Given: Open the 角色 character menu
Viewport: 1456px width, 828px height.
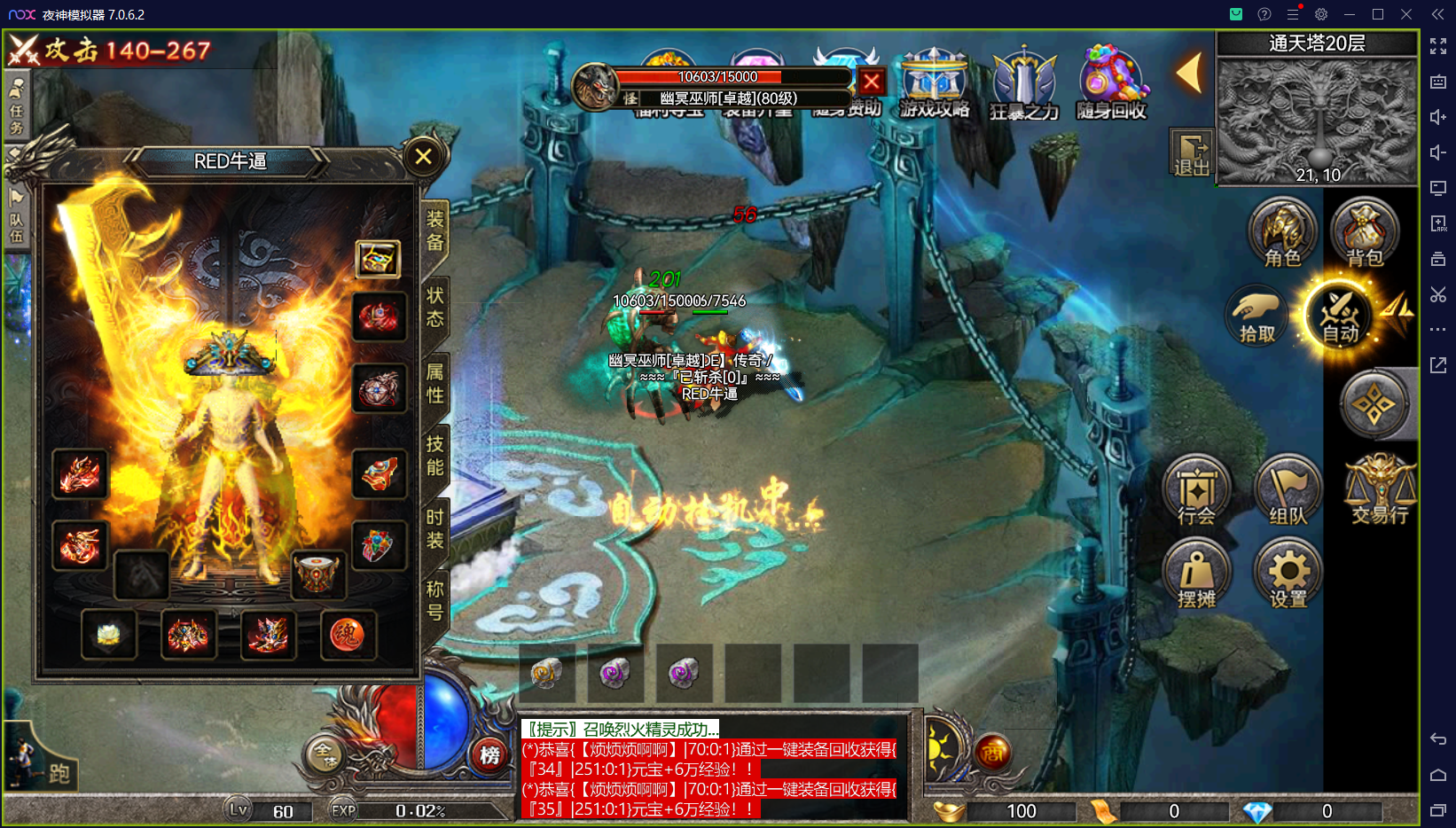Looking at the screenshot, I should pos(1282,233).
